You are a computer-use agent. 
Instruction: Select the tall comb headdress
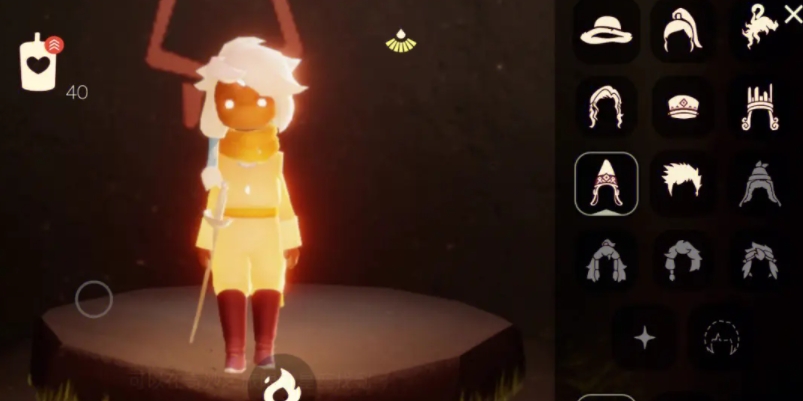(760, 106)
